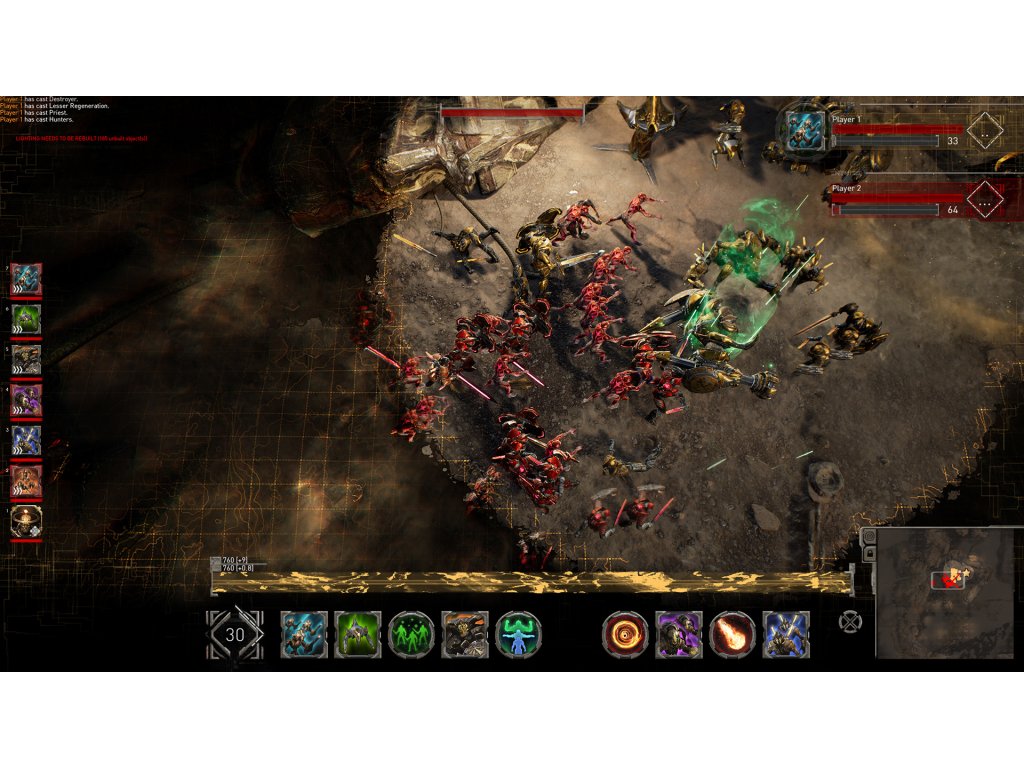The height and width of the screenshot is (768, 1024).
Task: Pick the brown mech unit card in the bottom bar
Action: point(465,634)
